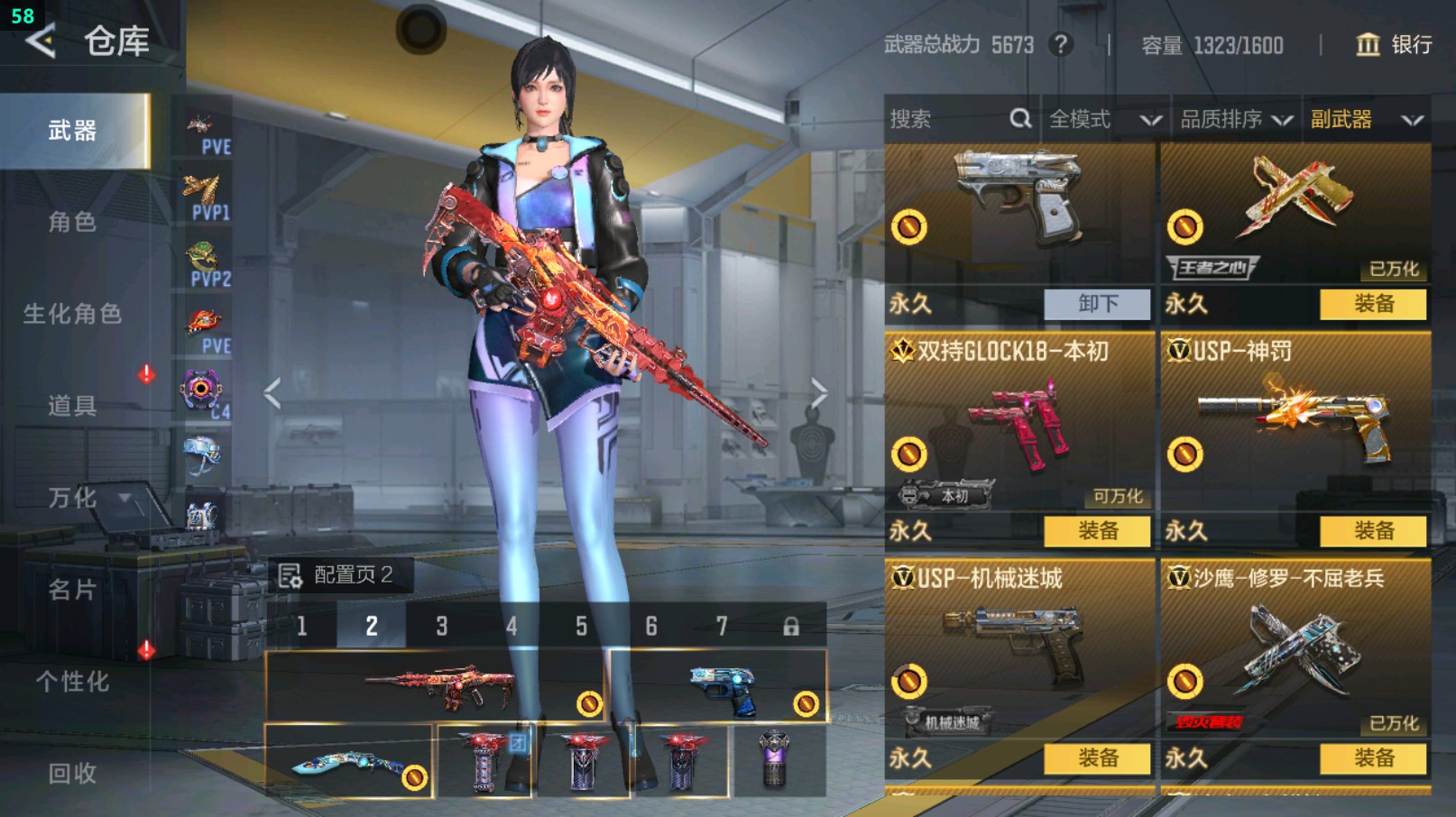1456x817 pixels.
Task: Click the 搜索 weapon search field
Action: pyautogui.click(x=947, y=119)
